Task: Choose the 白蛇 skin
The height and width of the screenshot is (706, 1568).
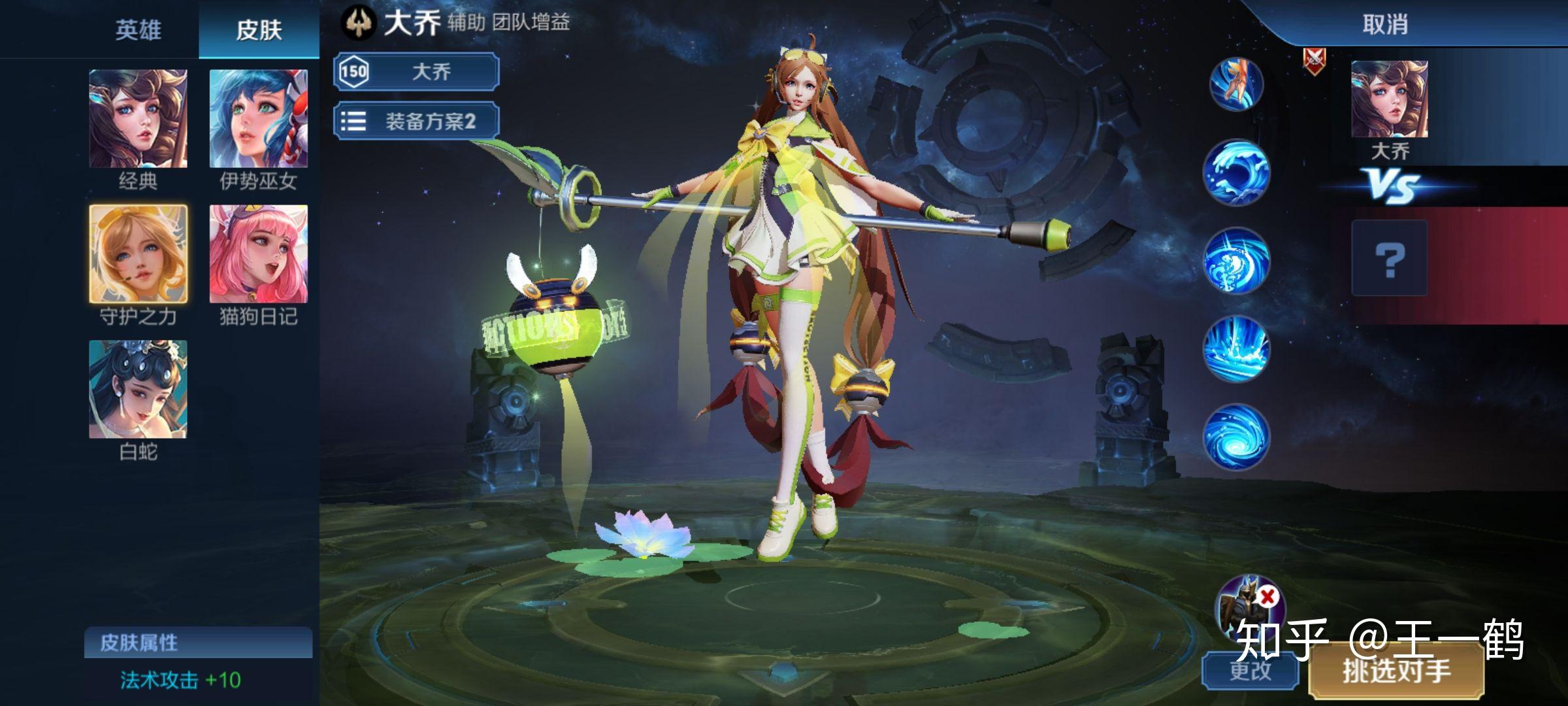Action: (x=138, y=389)
